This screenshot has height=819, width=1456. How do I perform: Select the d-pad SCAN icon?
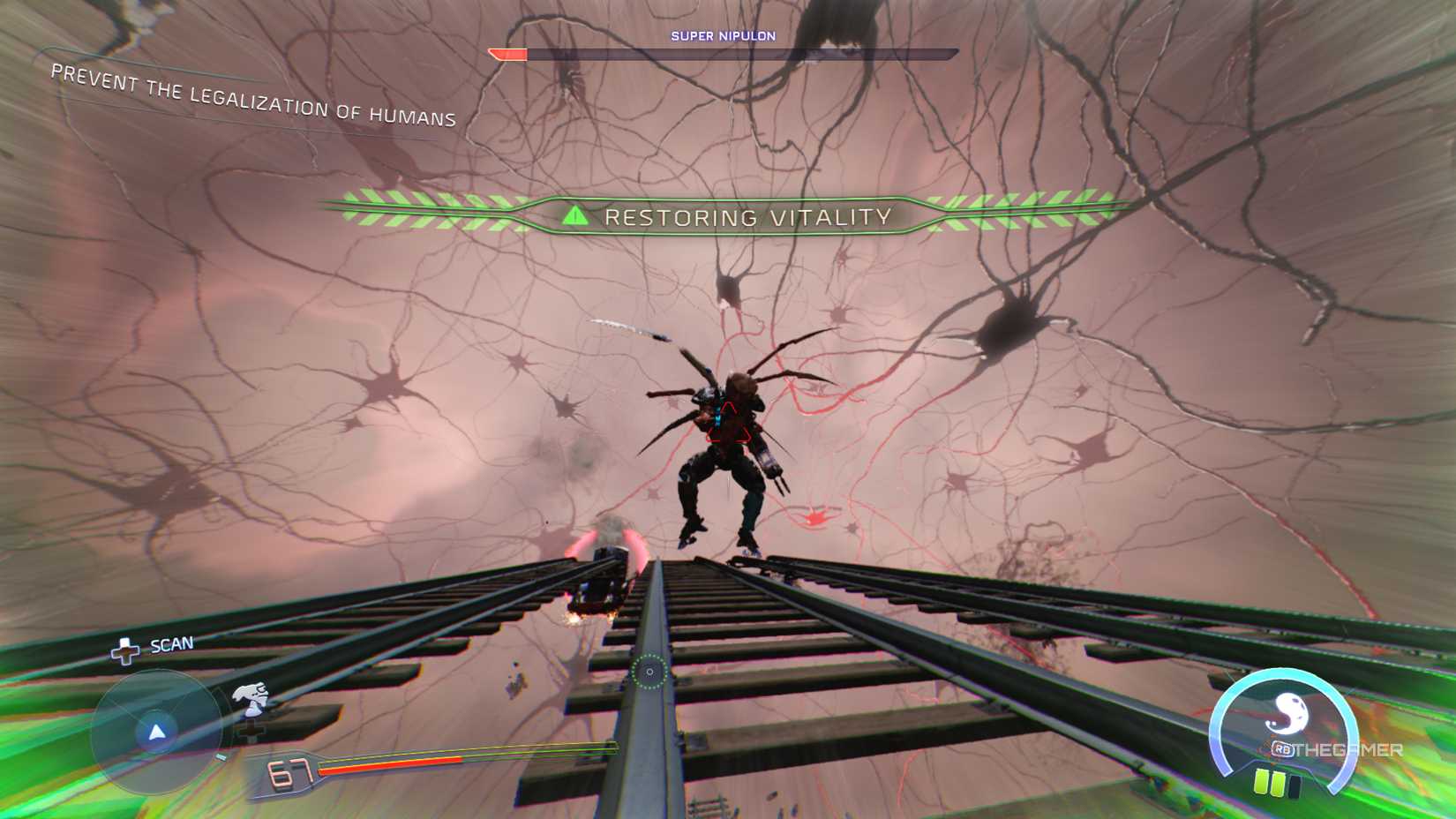tap(125, 651)
